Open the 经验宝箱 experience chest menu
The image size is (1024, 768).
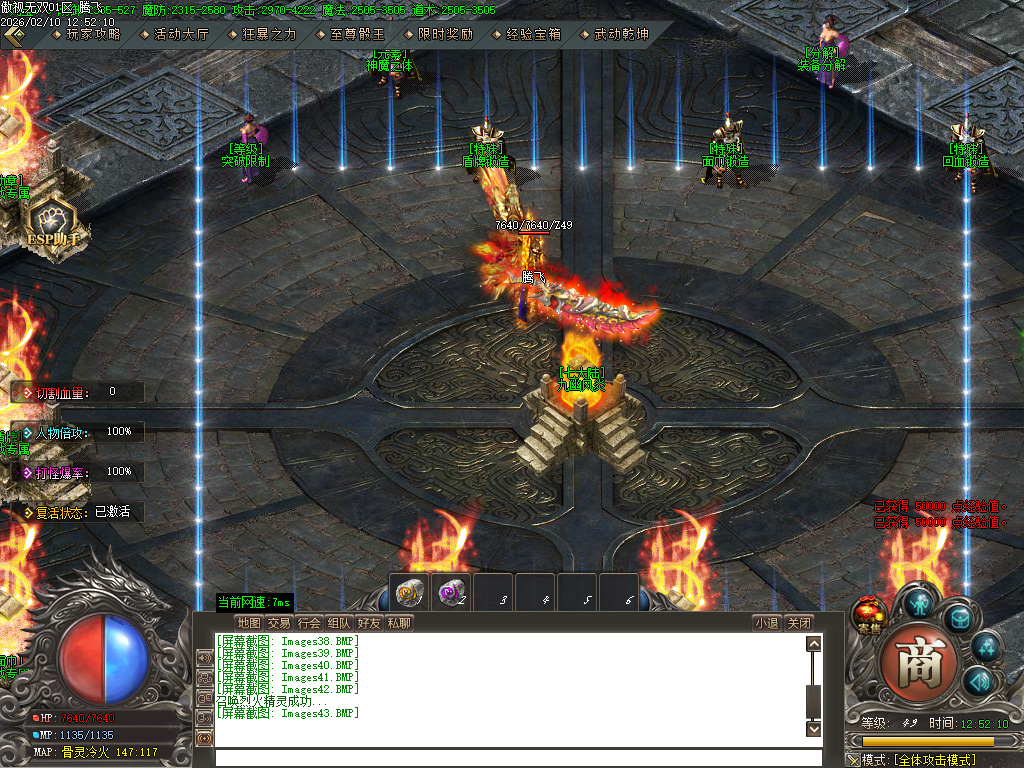point(525,34)
